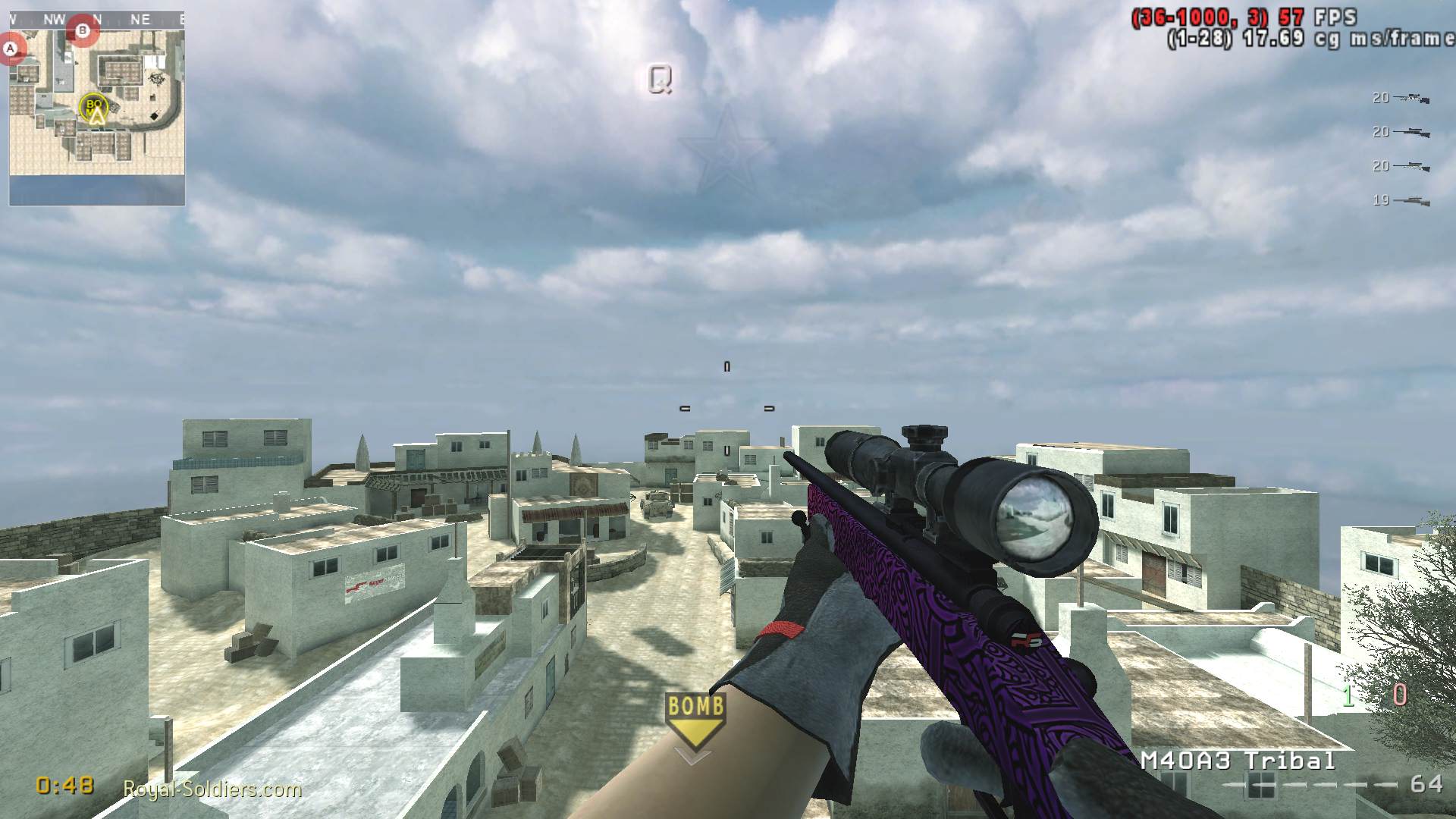
Task: Select bombsite A marker on the minimap
Action: coord(9,47)
